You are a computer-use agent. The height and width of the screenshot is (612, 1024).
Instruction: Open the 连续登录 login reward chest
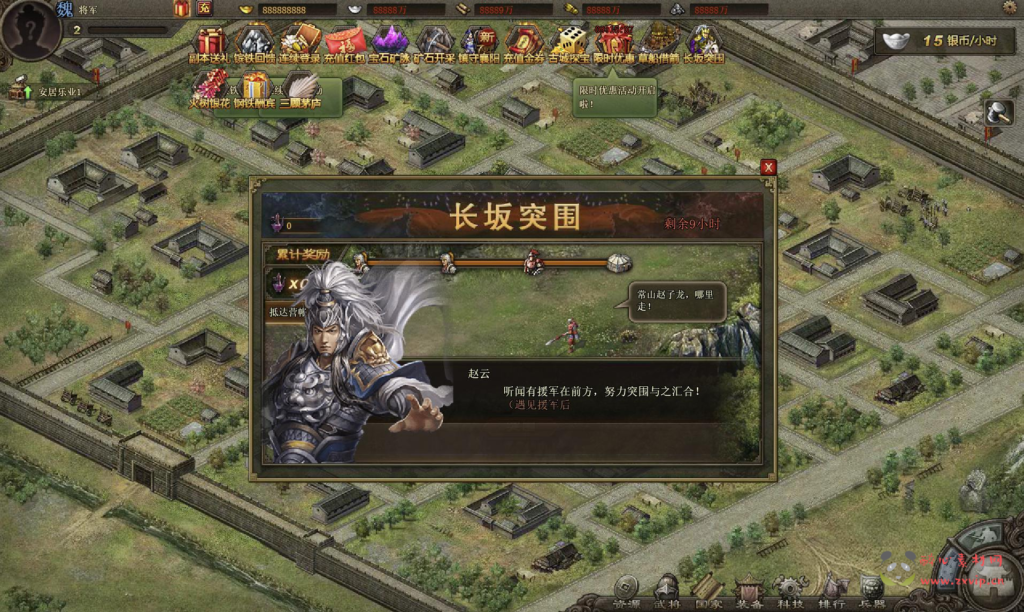(x=299, y=42)
